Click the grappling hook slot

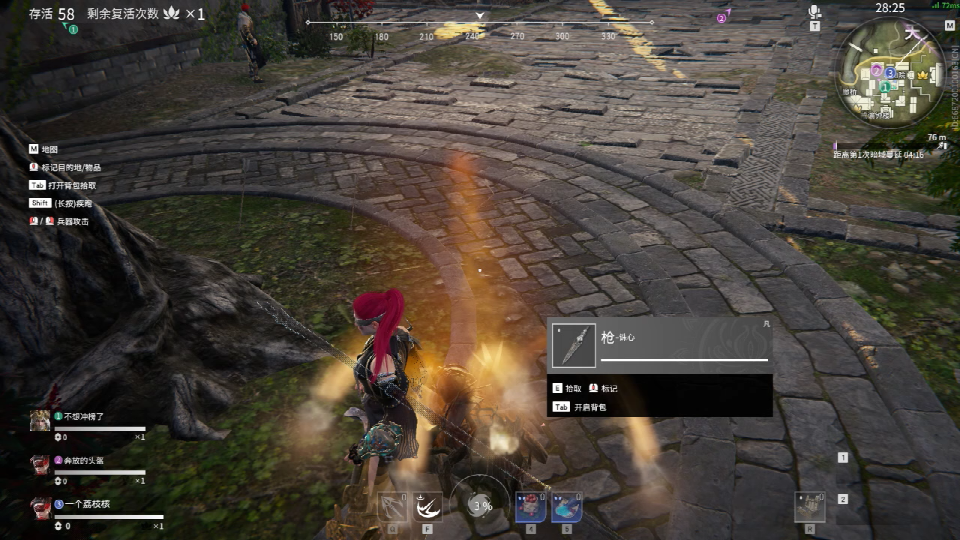[x=392, y=506]
